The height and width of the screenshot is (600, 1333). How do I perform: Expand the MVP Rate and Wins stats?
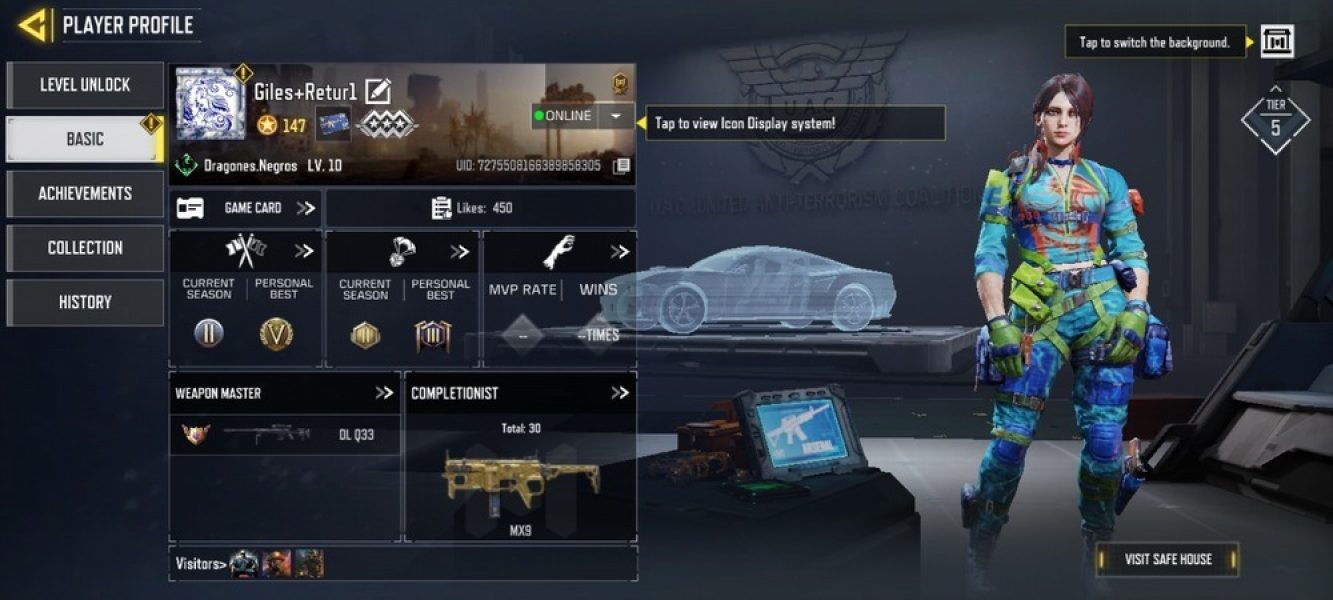(x=619, y=252)
